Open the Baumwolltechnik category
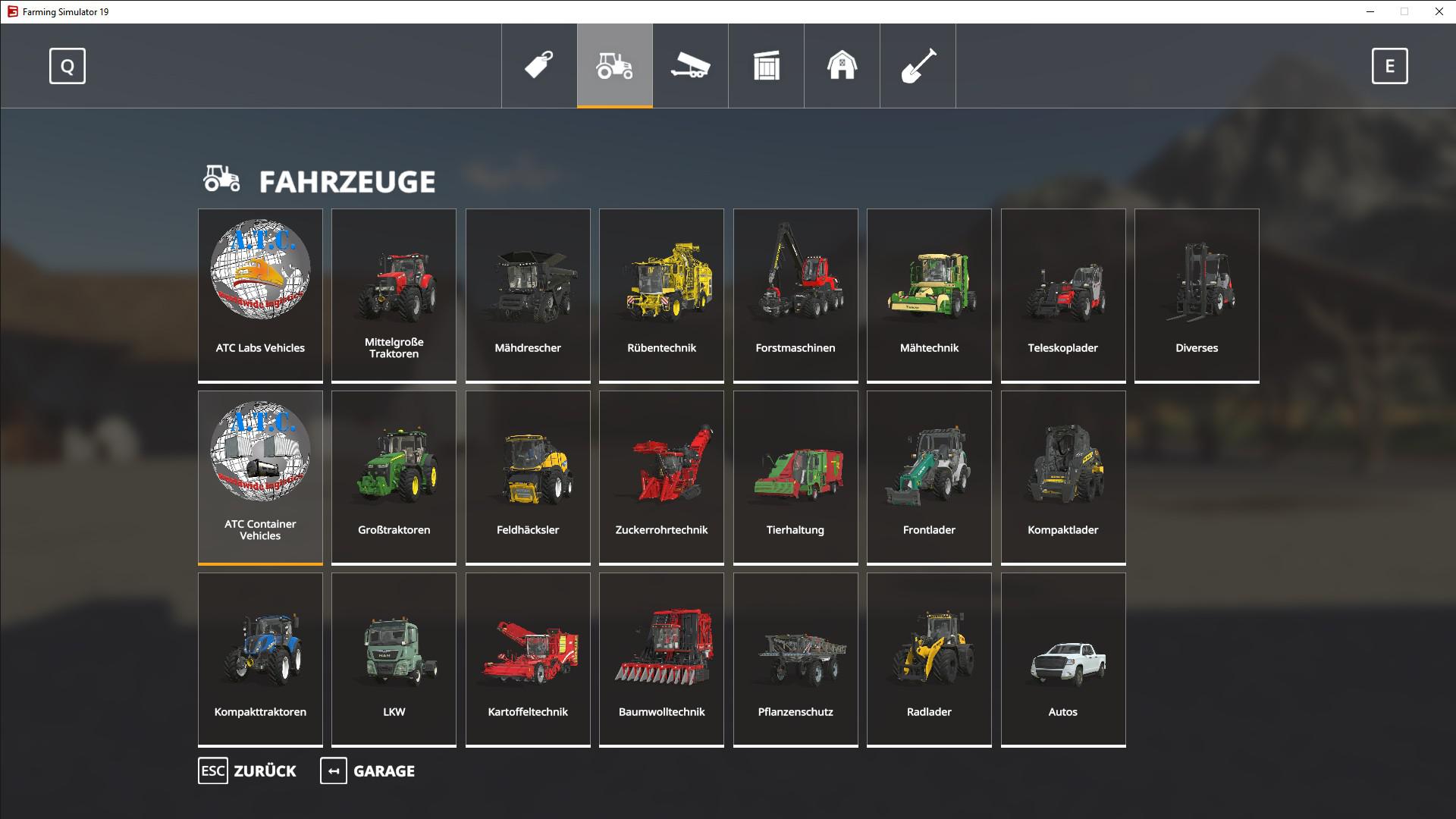1456x819 pixels. (x=661, y=659)
